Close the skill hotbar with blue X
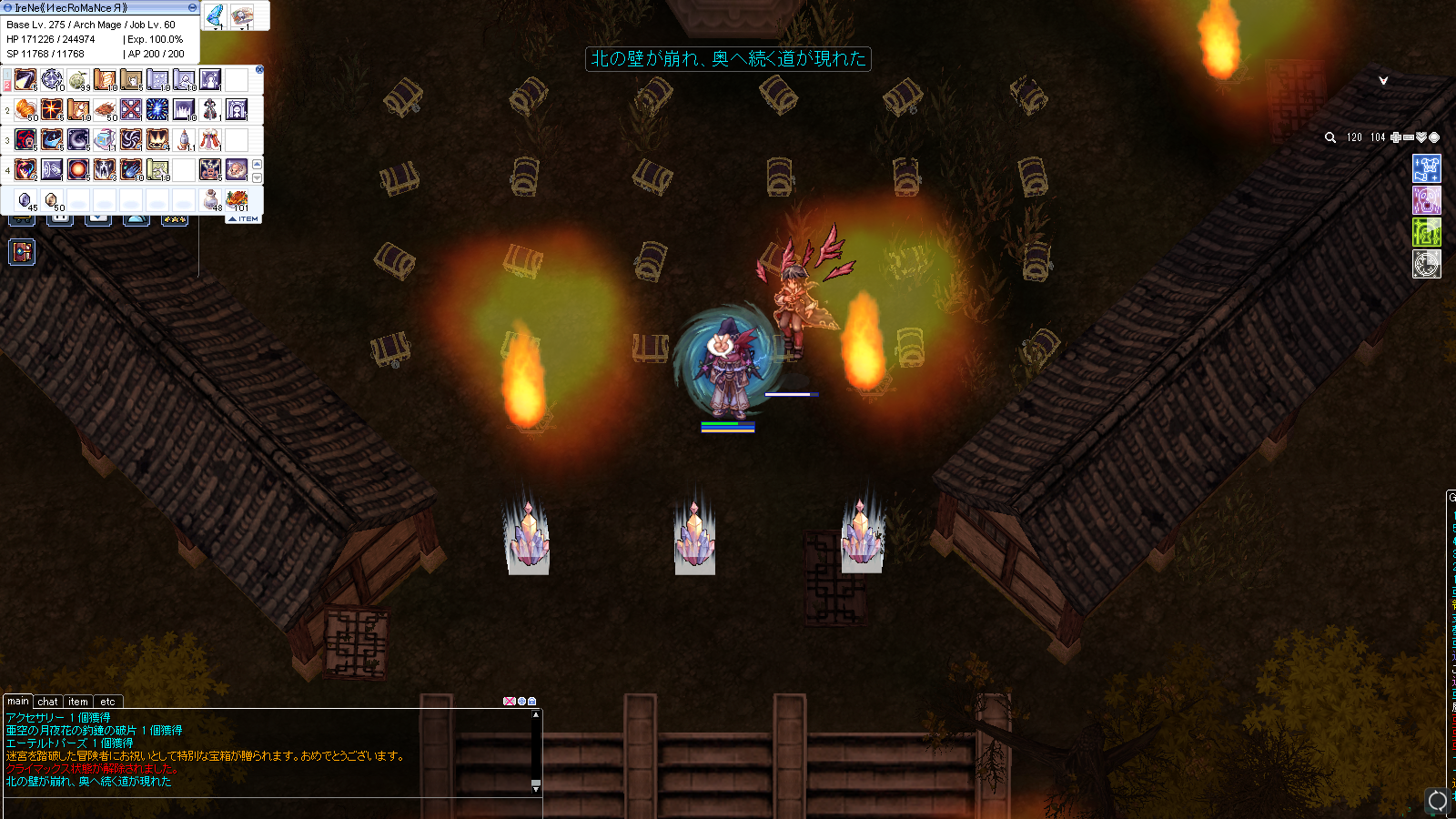 click(x=259, y=69)
